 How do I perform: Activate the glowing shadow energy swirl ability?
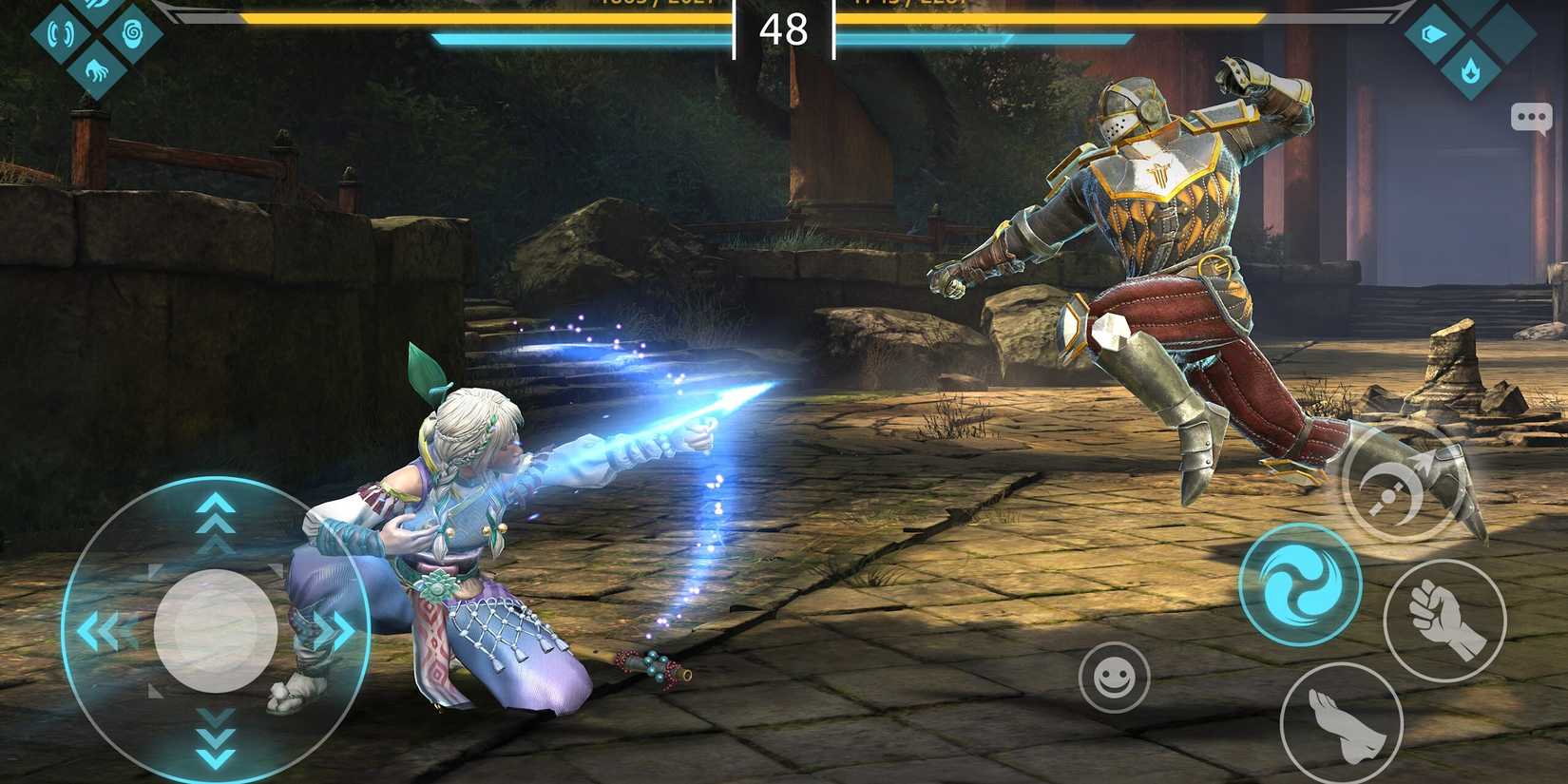1302,583
